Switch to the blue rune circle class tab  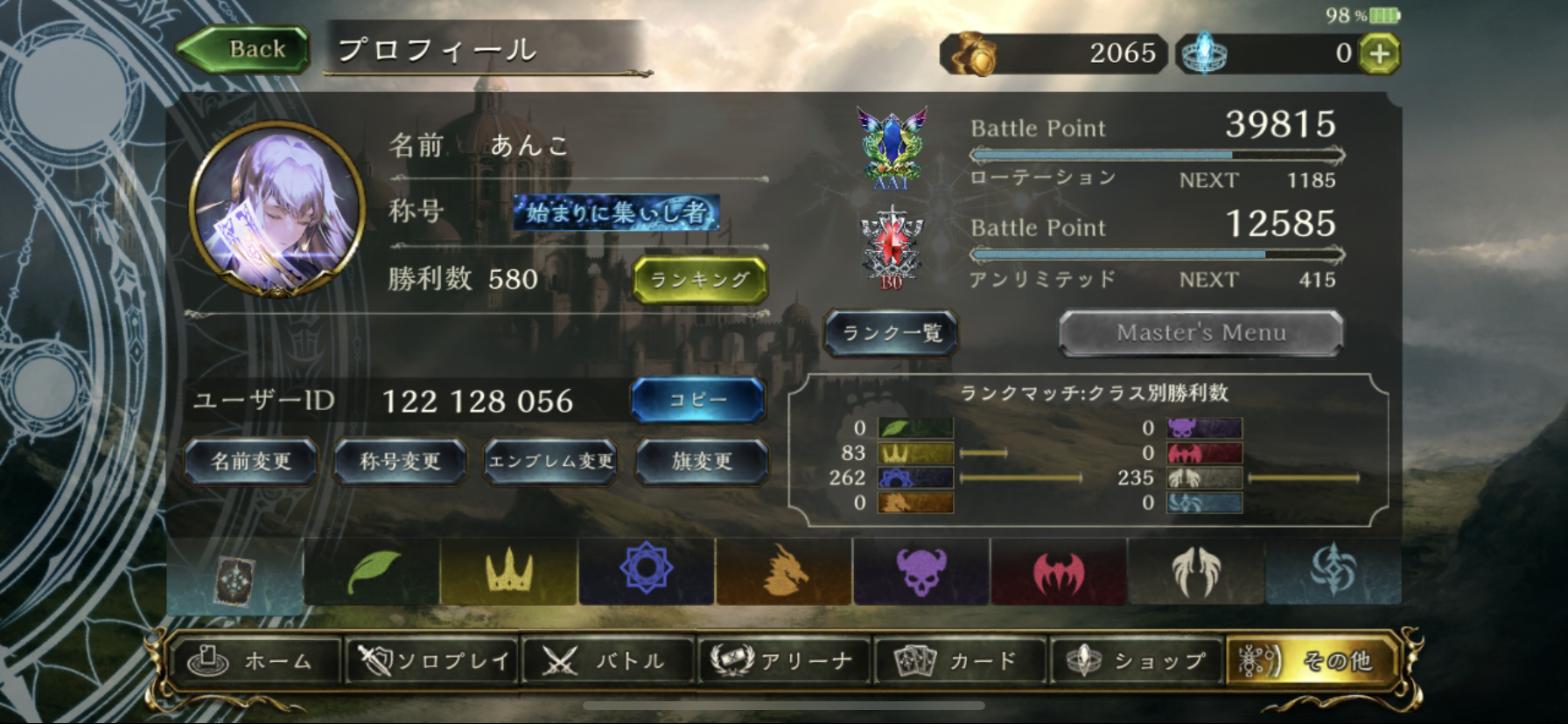(x=646, y=572)
